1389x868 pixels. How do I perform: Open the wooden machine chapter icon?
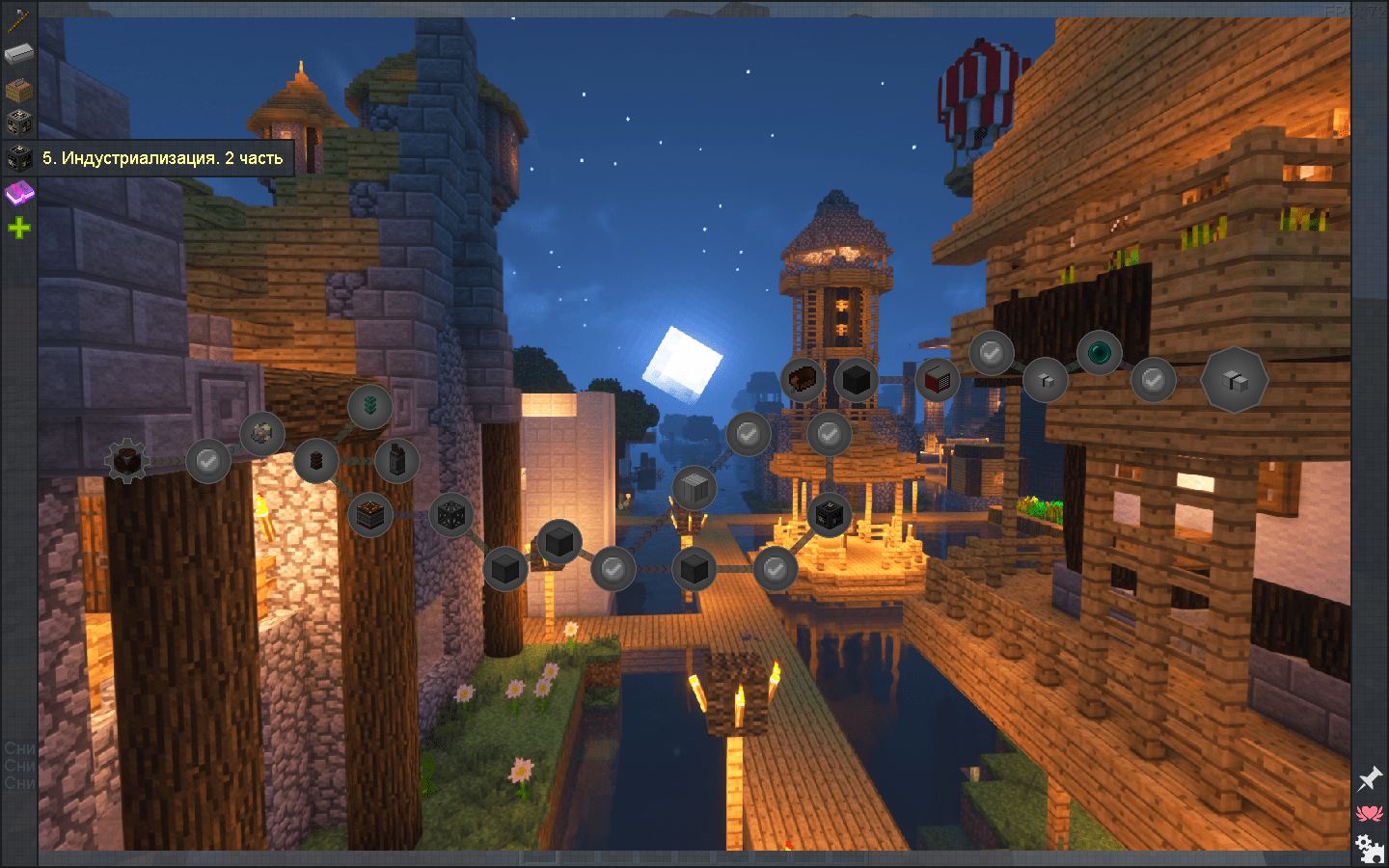click(x=17, y=88)
